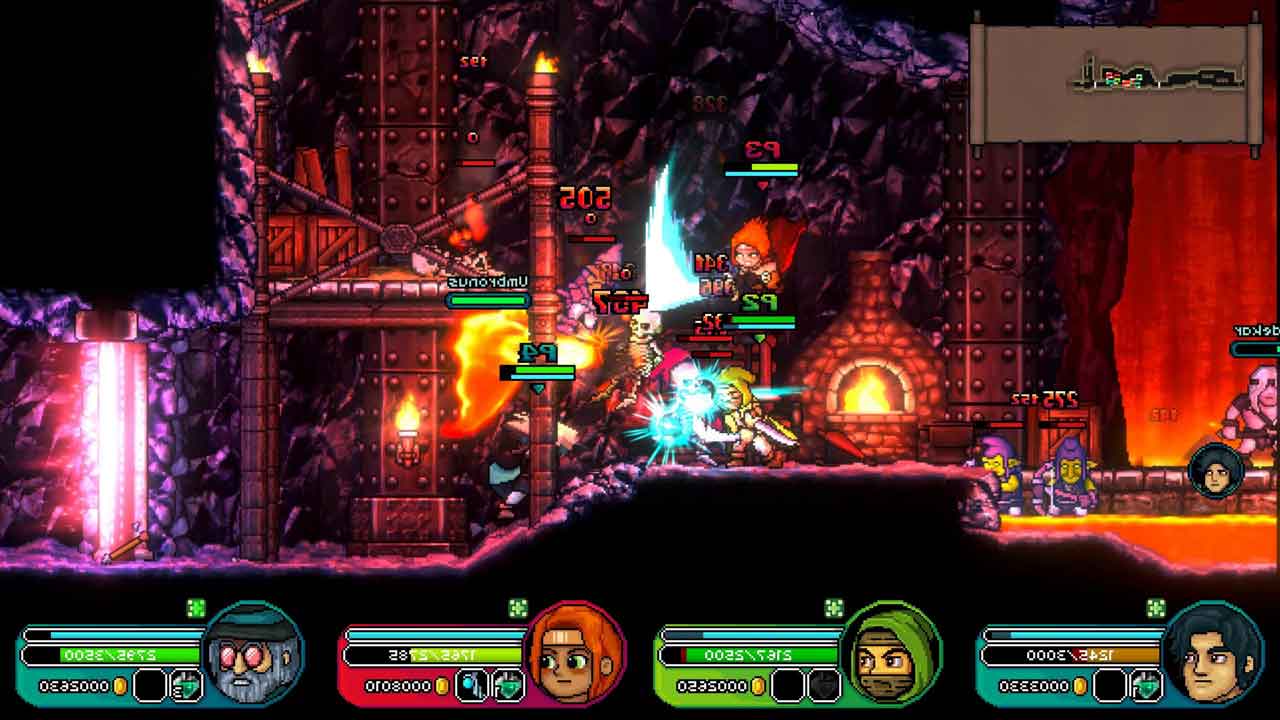Click the off-screen player indicator bubble
1280x720 pixels.
pyautogui.click(x=1216, y=471)
